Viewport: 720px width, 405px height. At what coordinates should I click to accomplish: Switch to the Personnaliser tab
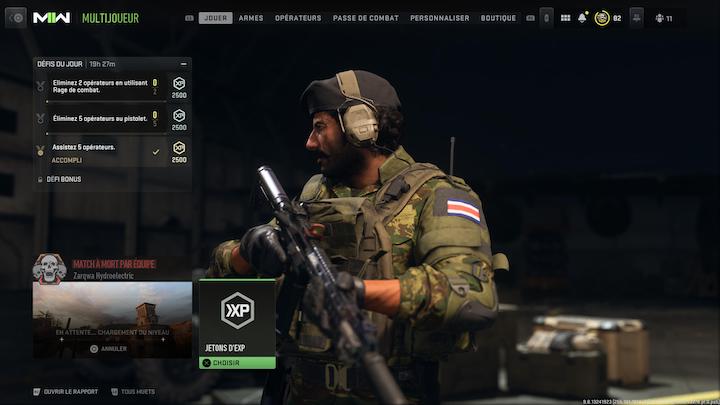tap(439, 18)
